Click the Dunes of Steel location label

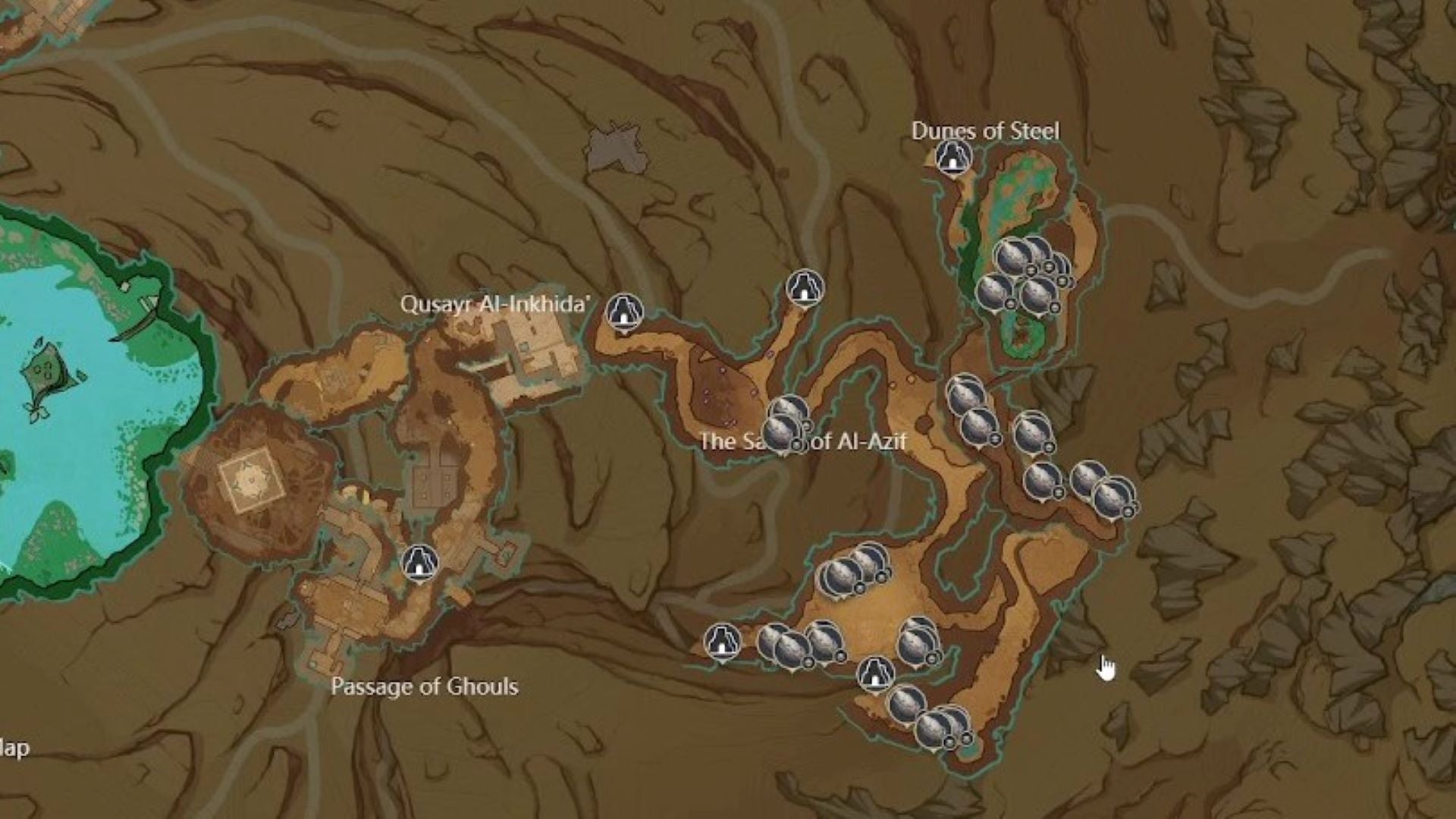click(x=986, y=130)
